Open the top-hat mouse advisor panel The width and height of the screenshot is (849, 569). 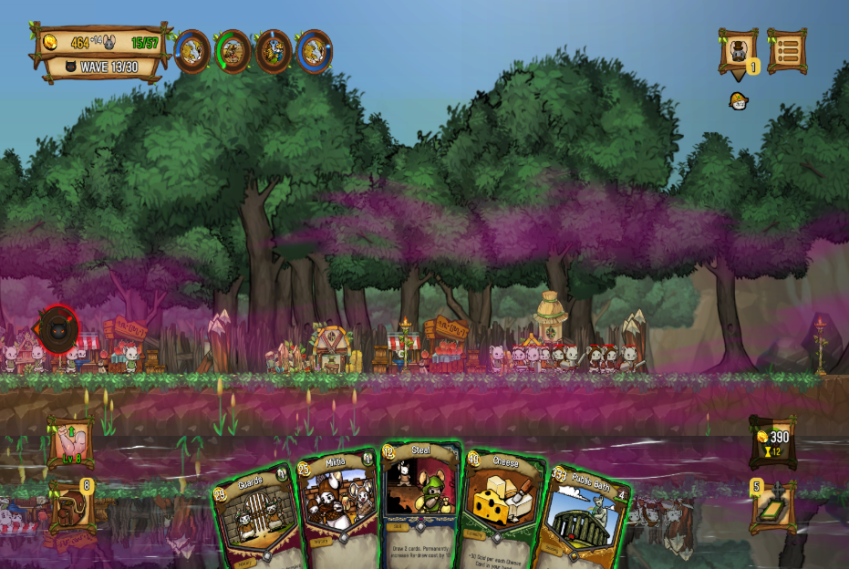[x=738, y=50]
